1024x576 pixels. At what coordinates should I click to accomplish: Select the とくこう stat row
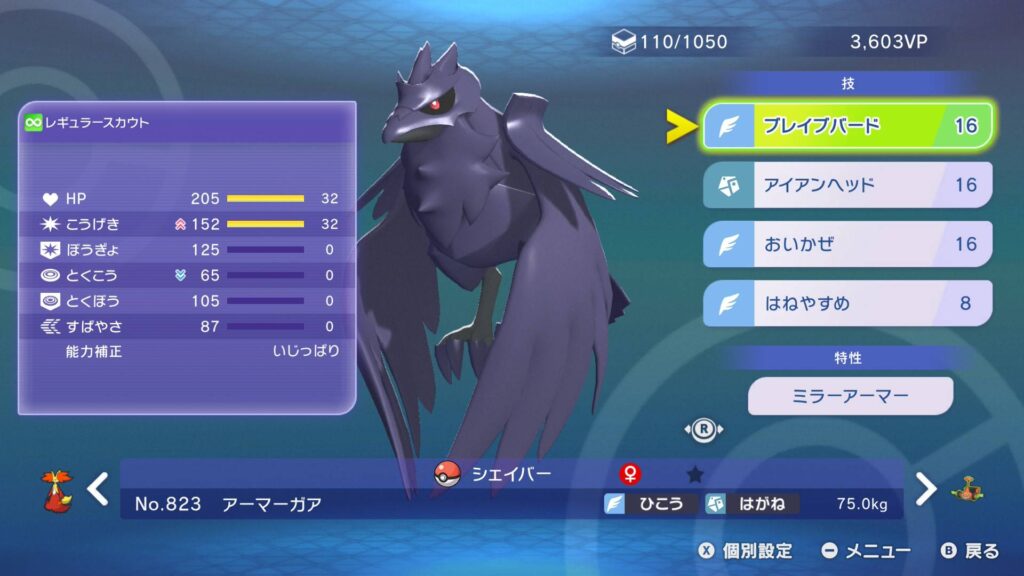(188, 275)
